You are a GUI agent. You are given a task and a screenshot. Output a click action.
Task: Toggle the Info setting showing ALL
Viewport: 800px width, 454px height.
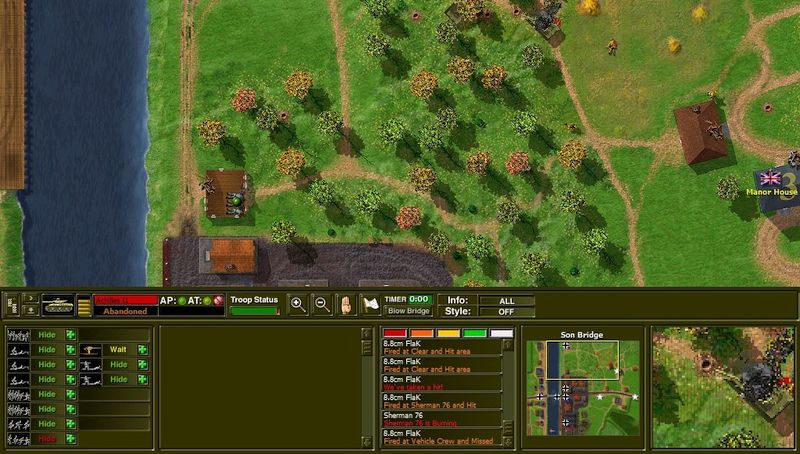tap(506, 300)
